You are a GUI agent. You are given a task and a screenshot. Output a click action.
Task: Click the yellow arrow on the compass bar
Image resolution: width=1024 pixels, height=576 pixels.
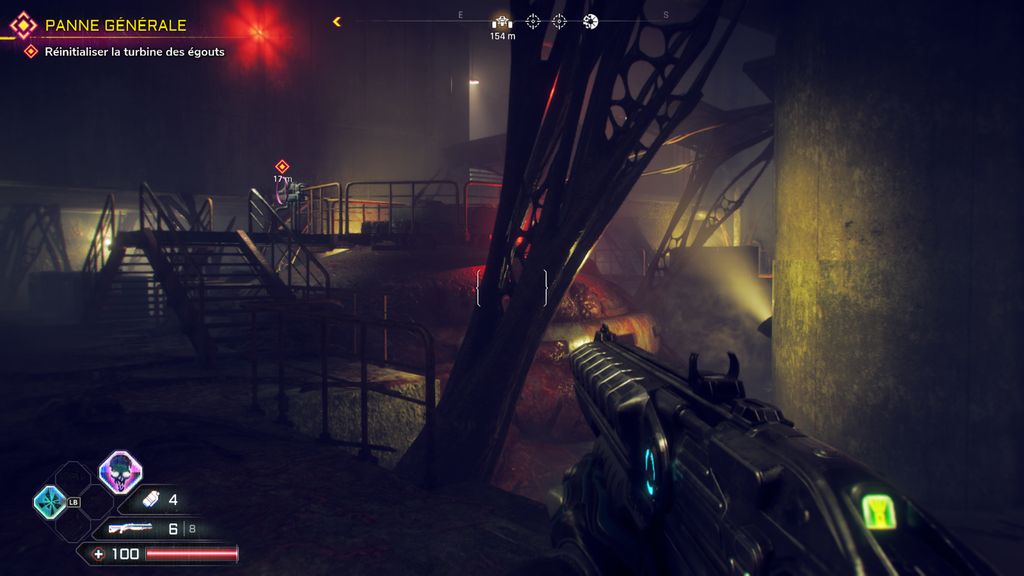click(x=337, y=21)
